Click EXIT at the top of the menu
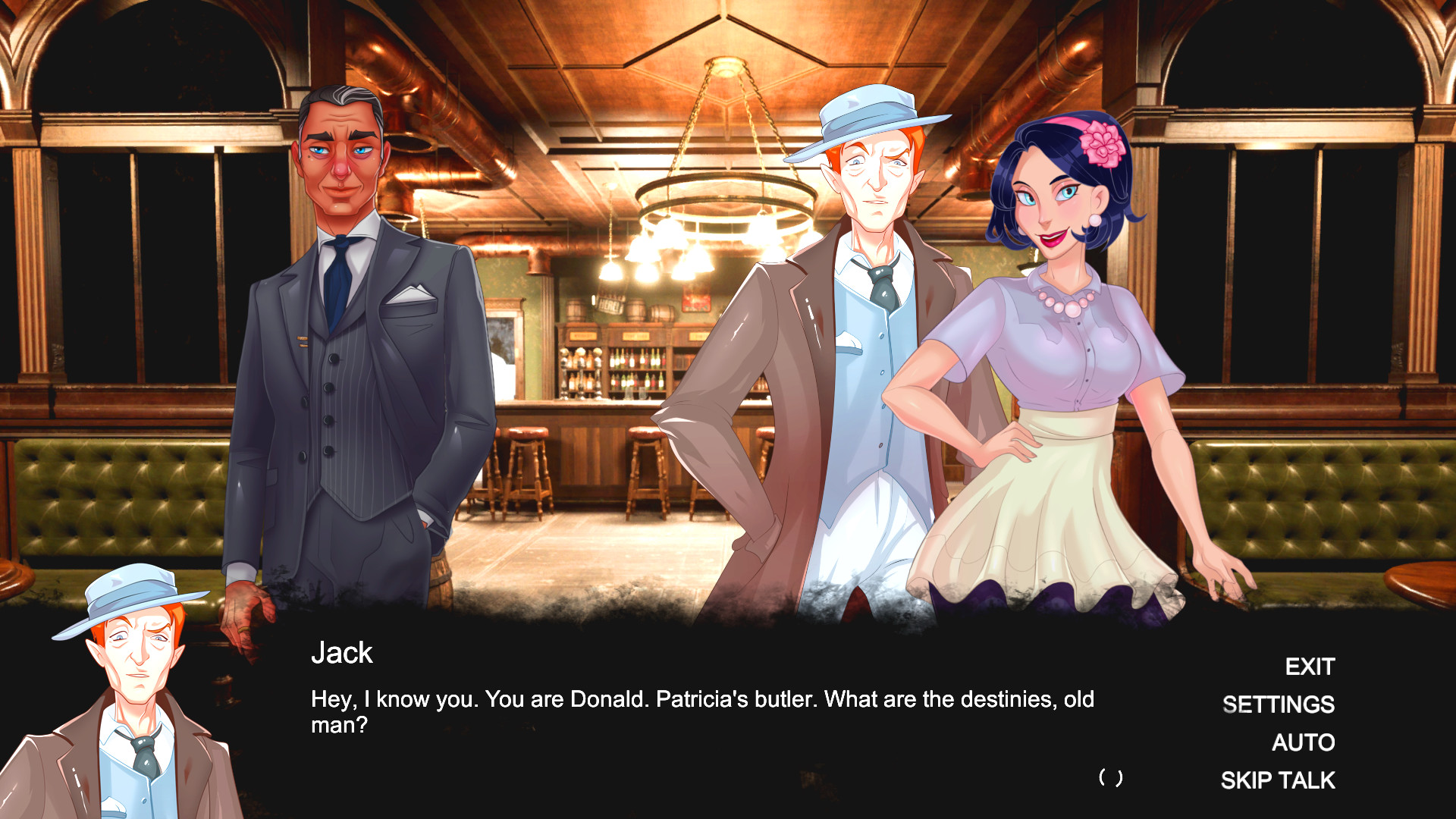1456x819 pixels. coord(1308,667)
